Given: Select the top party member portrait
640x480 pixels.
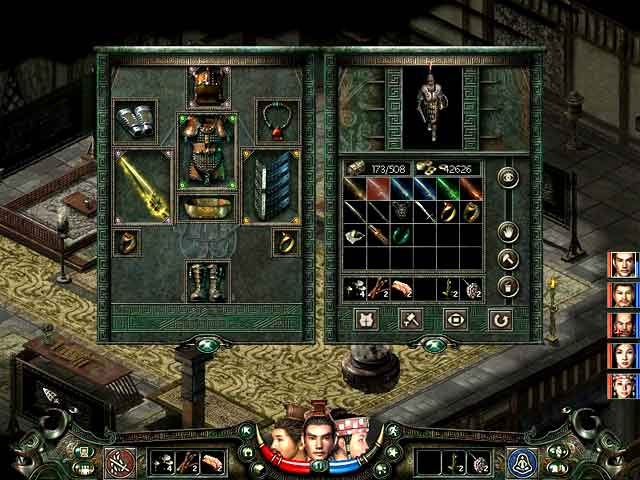Looking at the screenshot, I should coord(623,264).
